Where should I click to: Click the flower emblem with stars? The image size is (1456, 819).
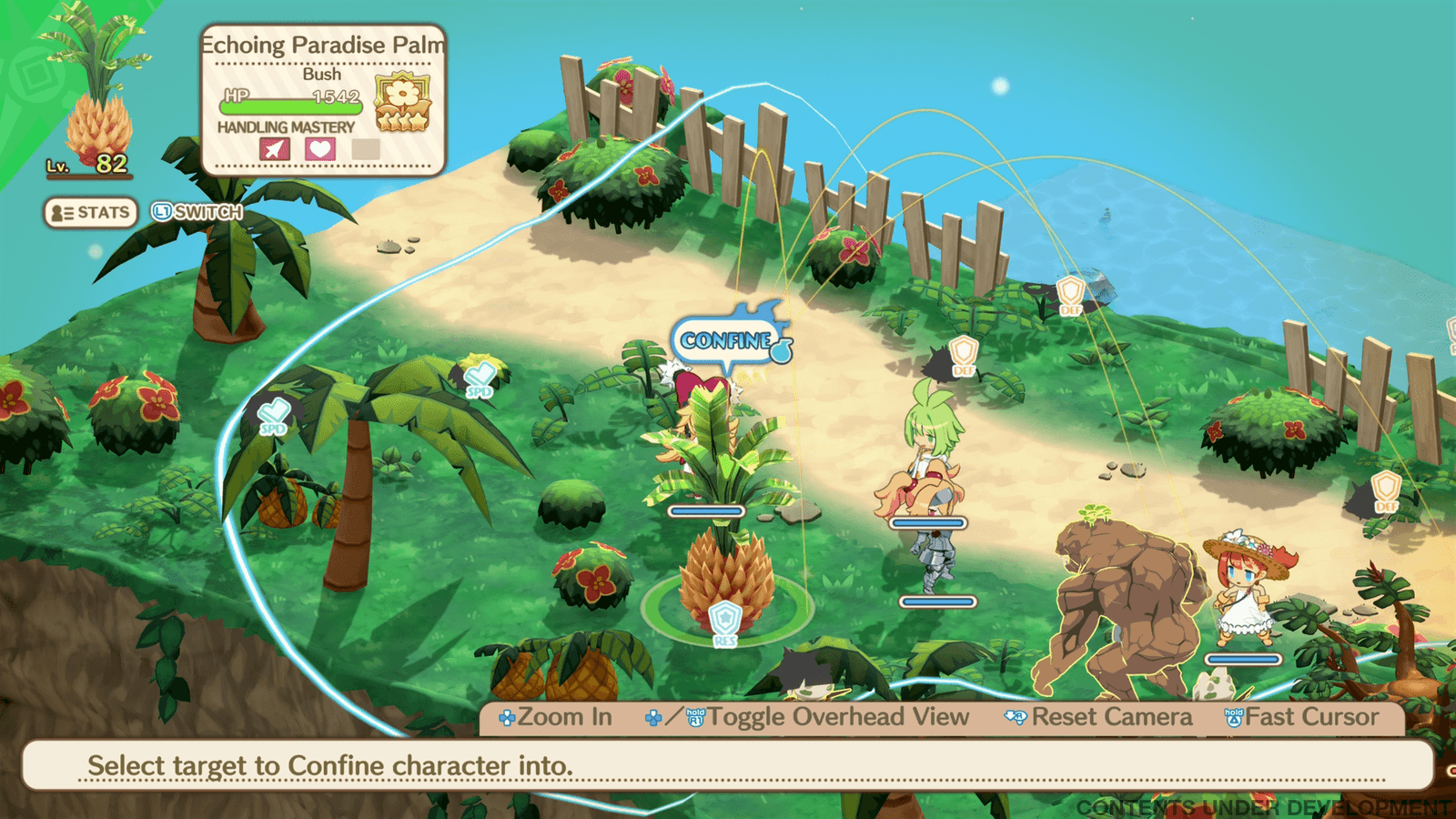(402, 101)
